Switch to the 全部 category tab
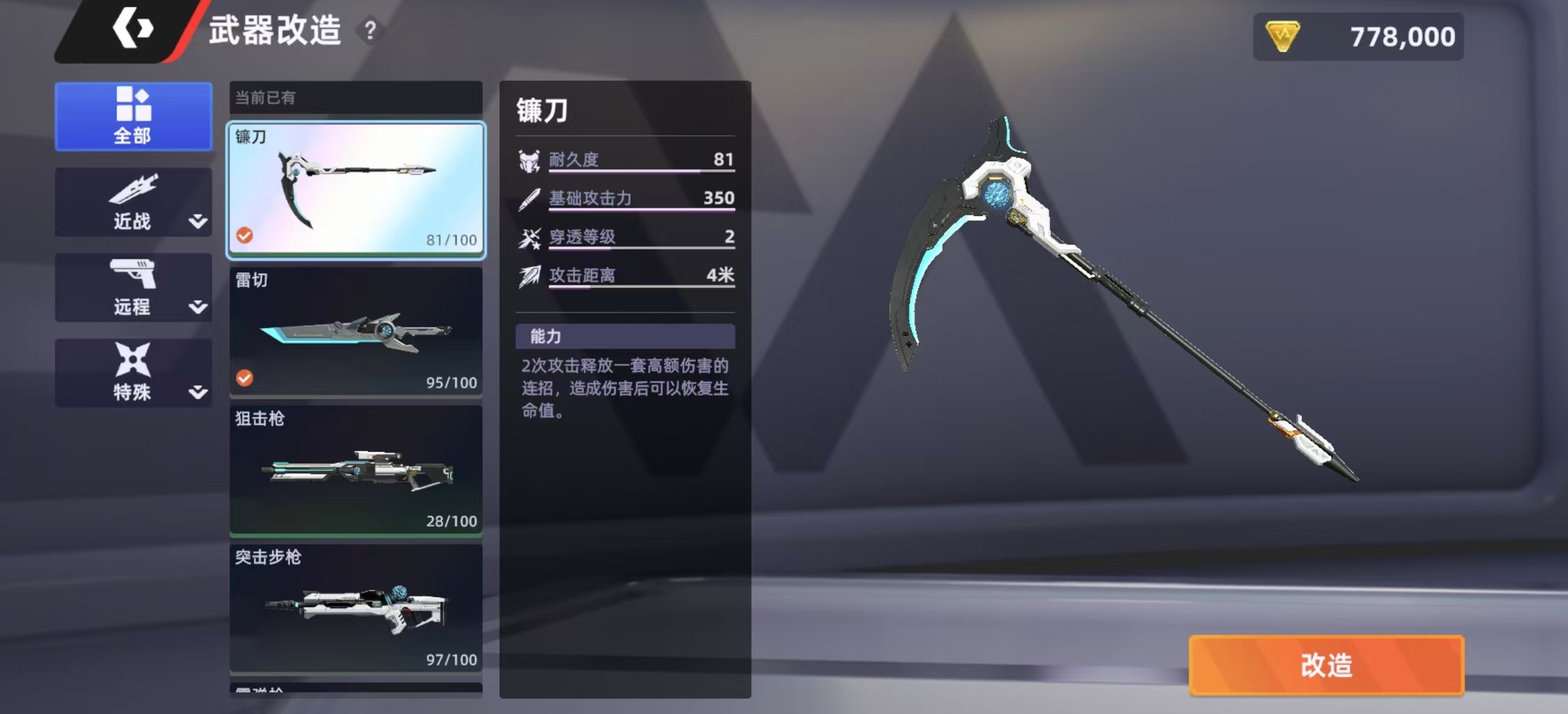 [133, 116]
